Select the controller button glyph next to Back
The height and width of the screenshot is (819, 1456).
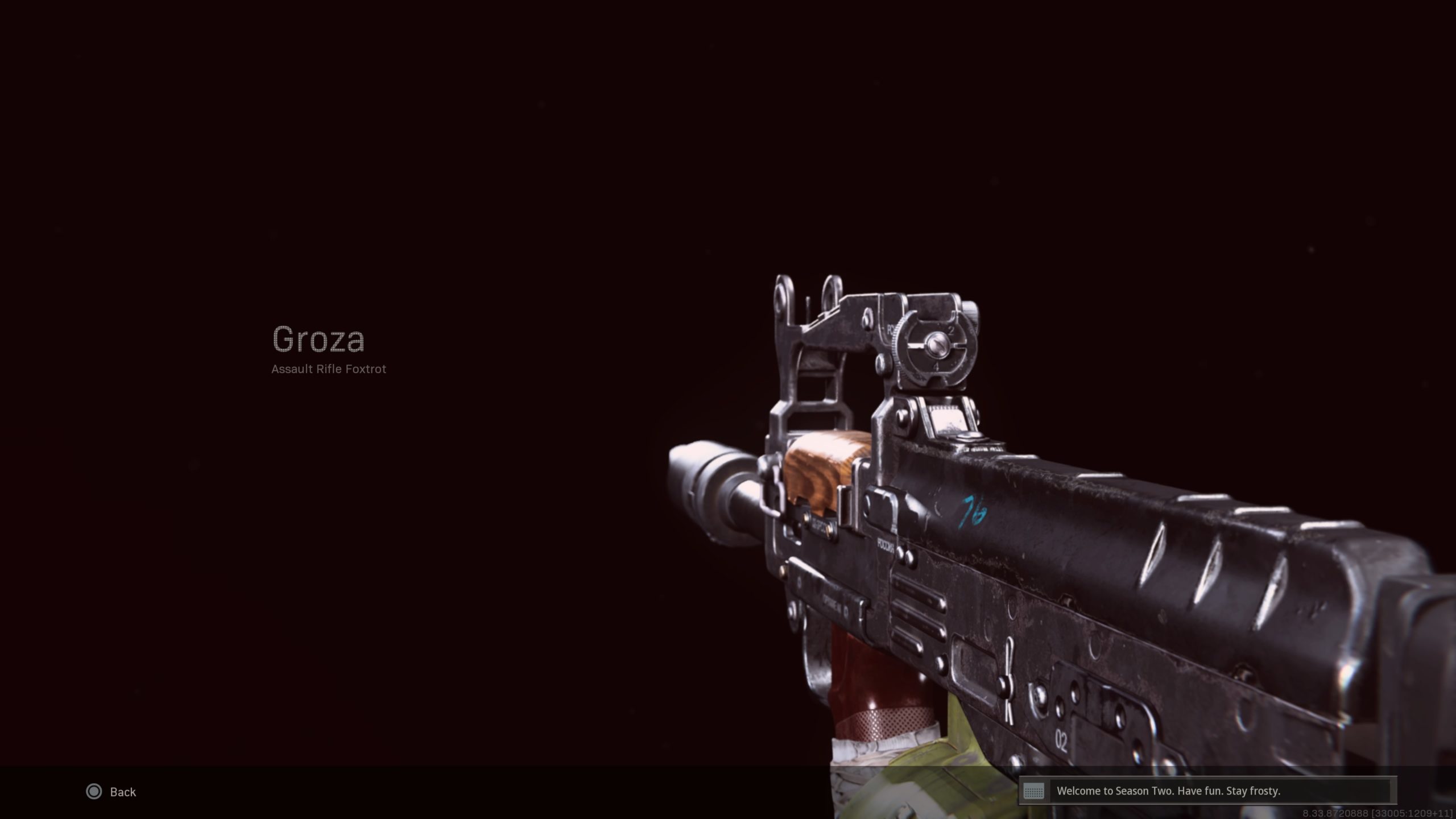coord(94,792)
